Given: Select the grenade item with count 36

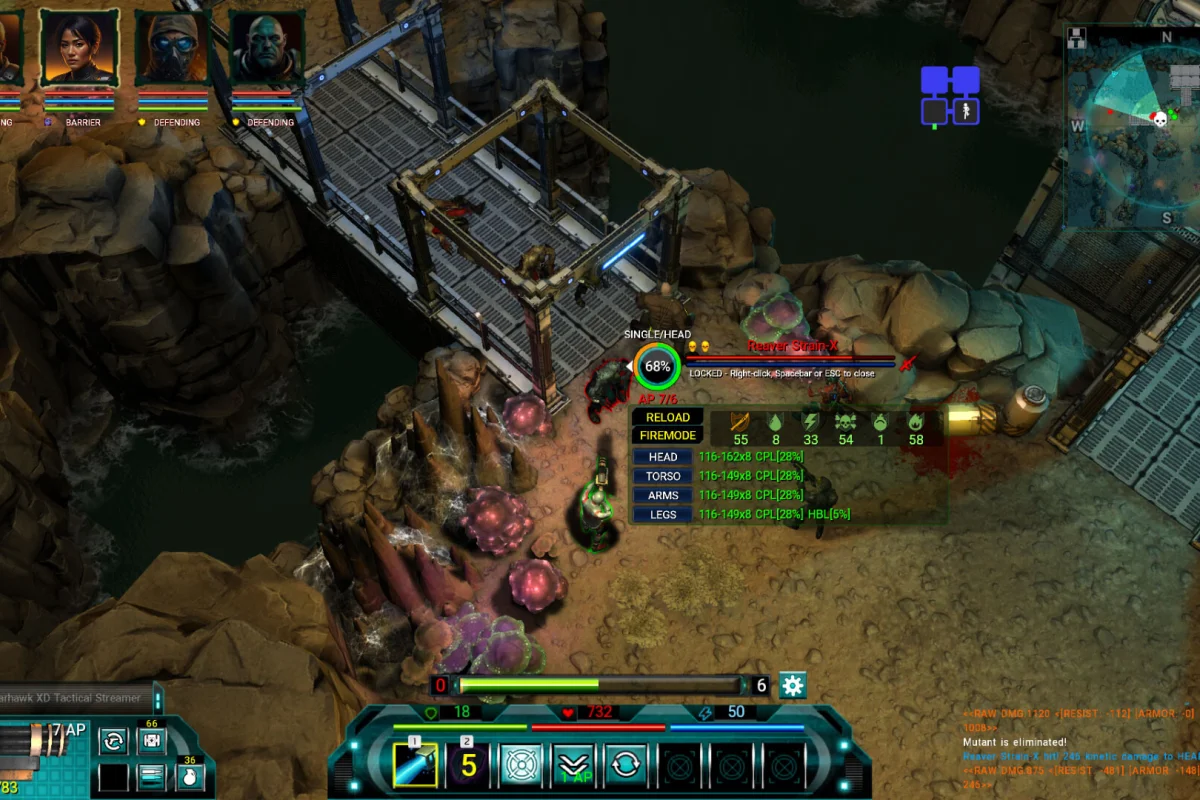Looking at the screenshot, I should (189, 777).
